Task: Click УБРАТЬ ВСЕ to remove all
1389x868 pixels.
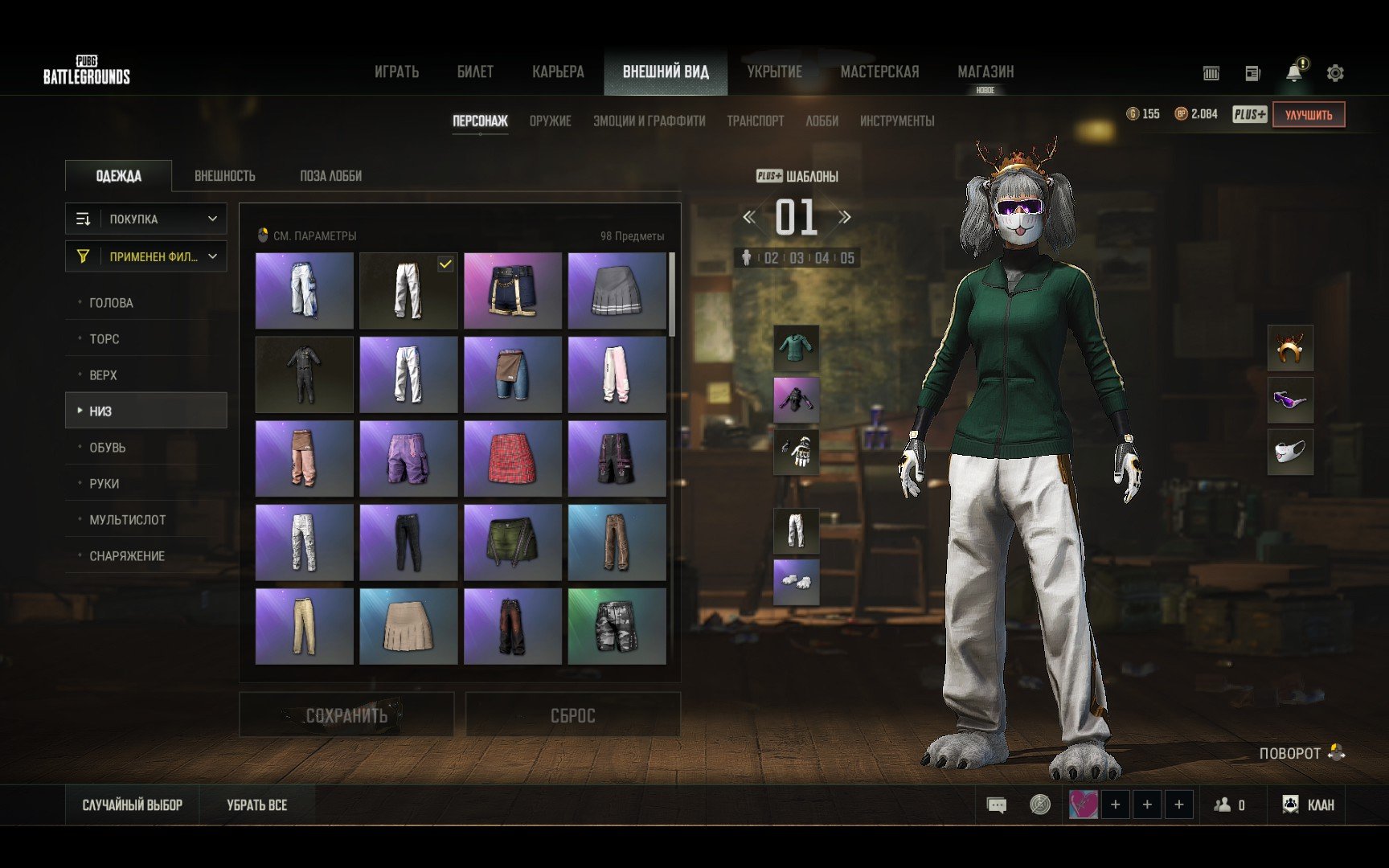Action: [x=256, y=805]
